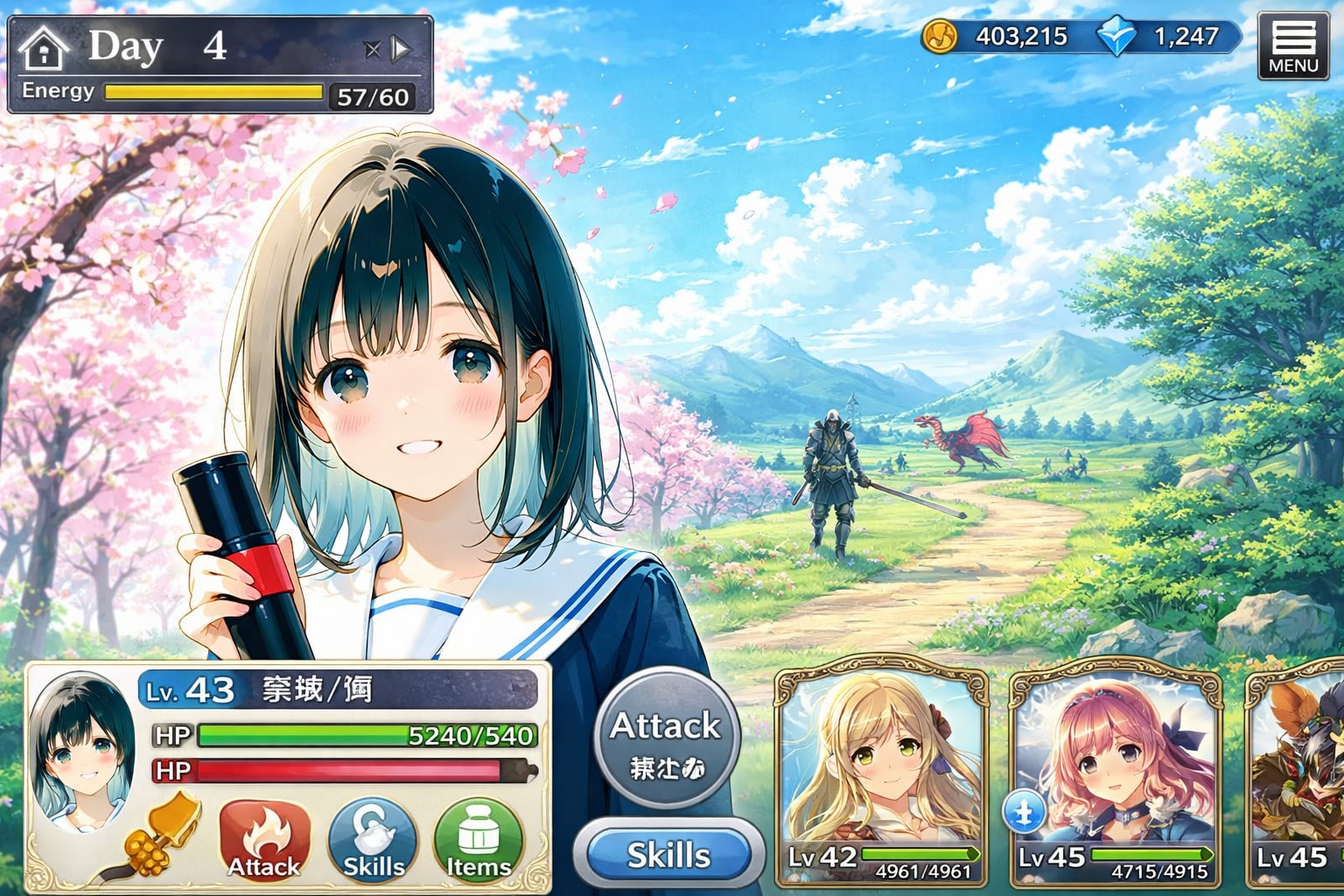This screenshot has width=1344, height=896.
Task: Open the blue round Skills icon
Action: pyautogui.click(x=373, y=839)
